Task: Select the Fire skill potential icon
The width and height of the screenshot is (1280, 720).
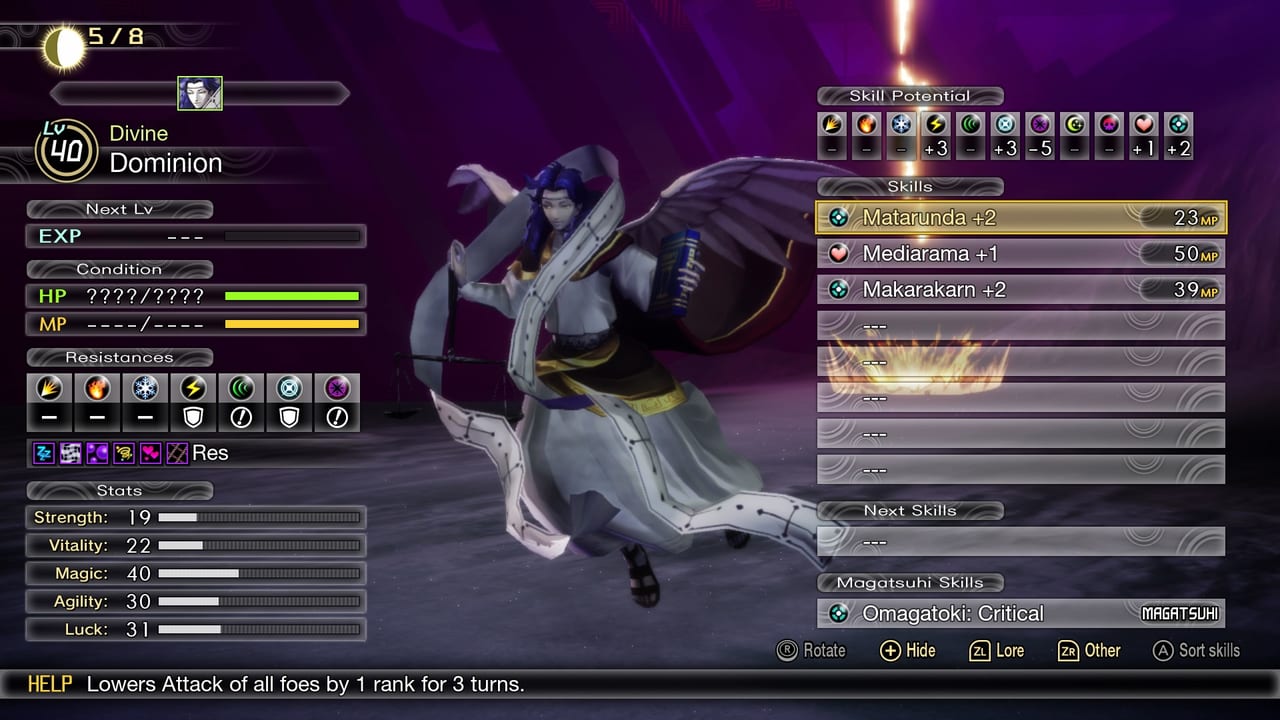Action: [x=868, y=128]
